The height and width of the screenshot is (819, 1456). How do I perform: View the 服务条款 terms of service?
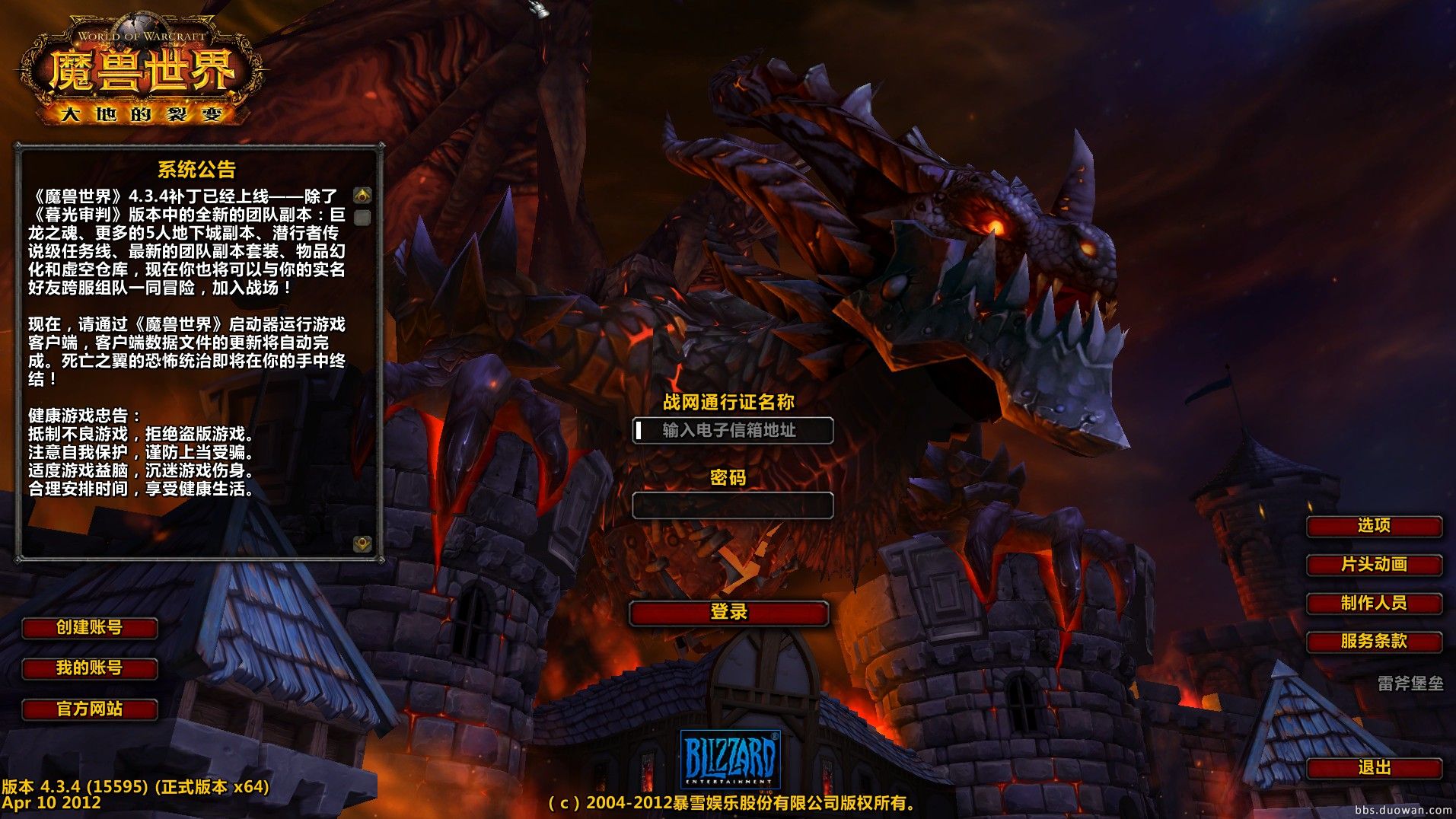click(x=1374, y=642)
